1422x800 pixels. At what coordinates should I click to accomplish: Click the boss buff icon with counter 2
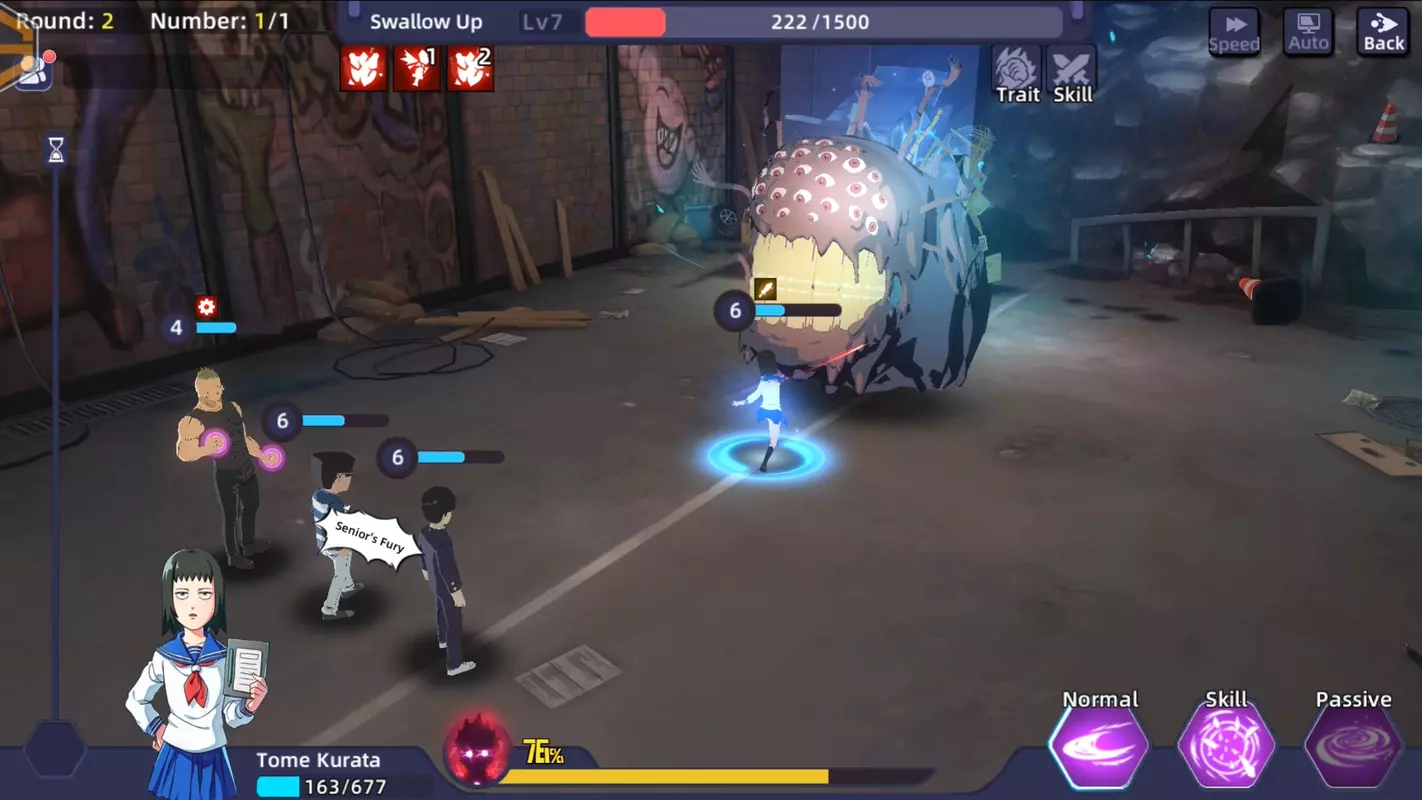[470, 68]
